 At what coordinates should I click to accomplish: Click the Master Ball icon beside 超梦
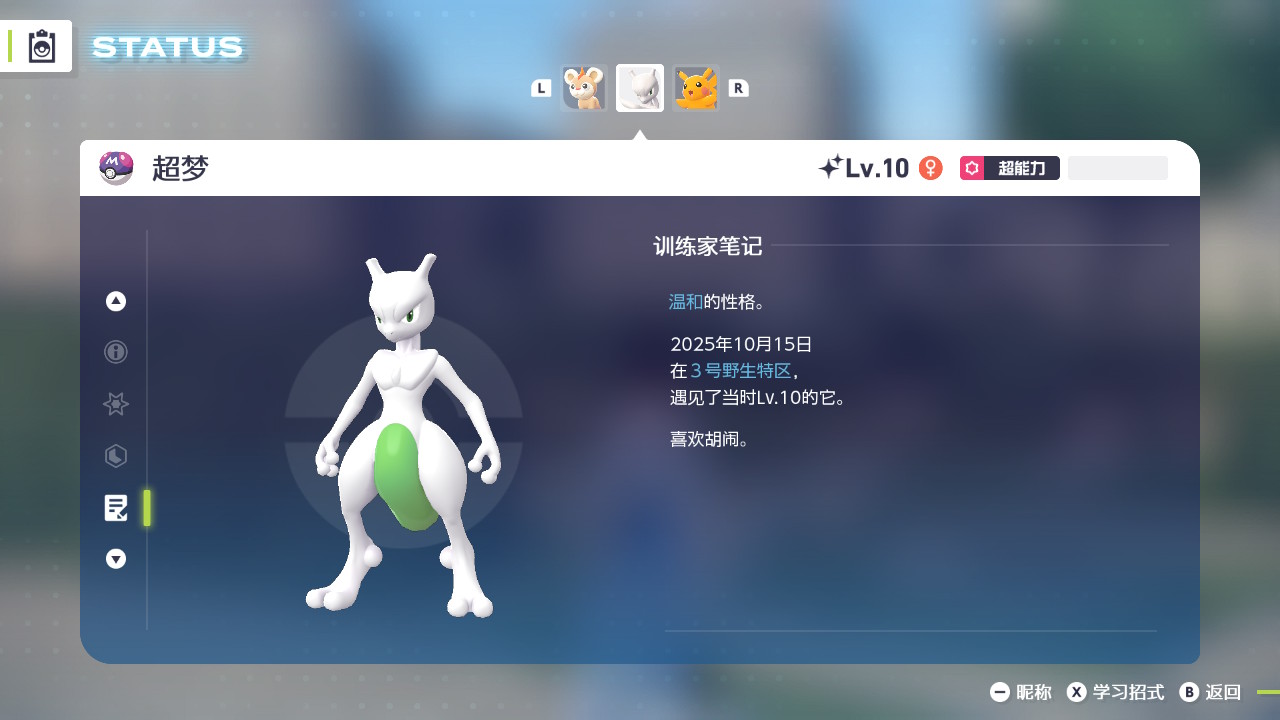coord(115,167)
